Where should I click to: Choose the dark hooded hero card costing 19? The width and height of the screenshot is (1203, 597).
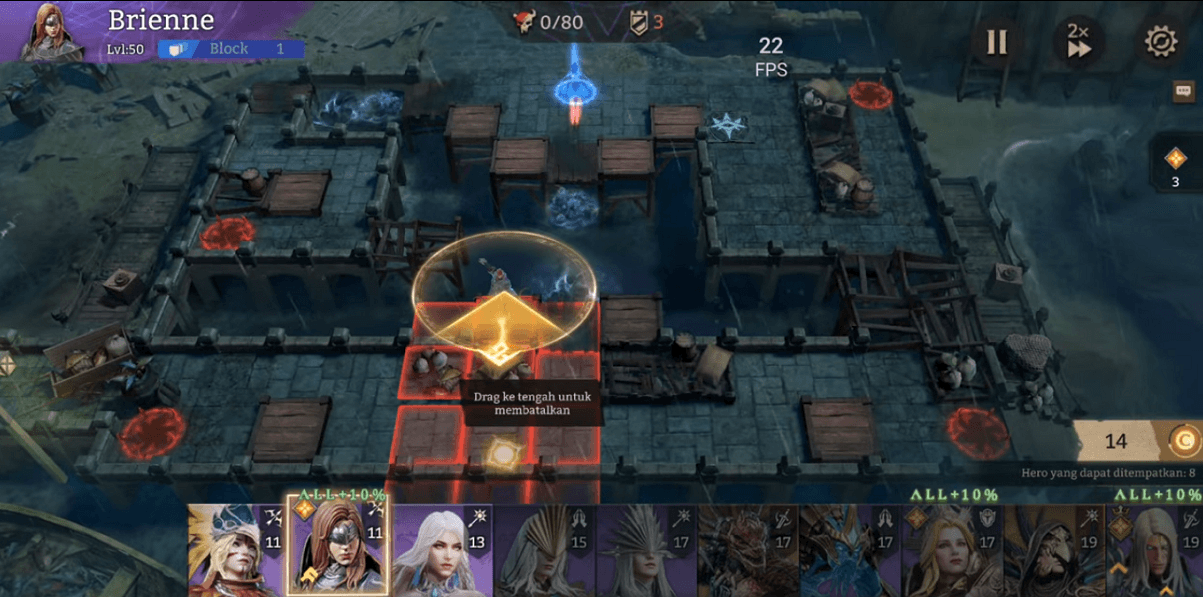coord(1050,550)
